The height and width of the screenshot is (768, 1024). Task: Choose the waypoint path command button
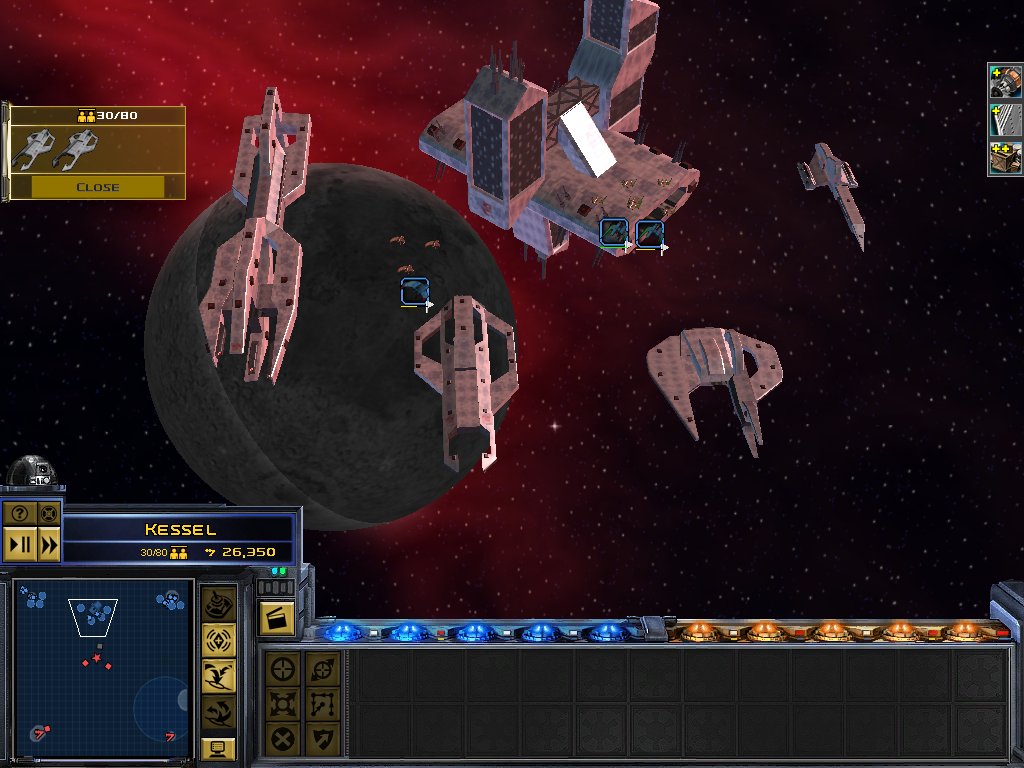coord(321,704)
